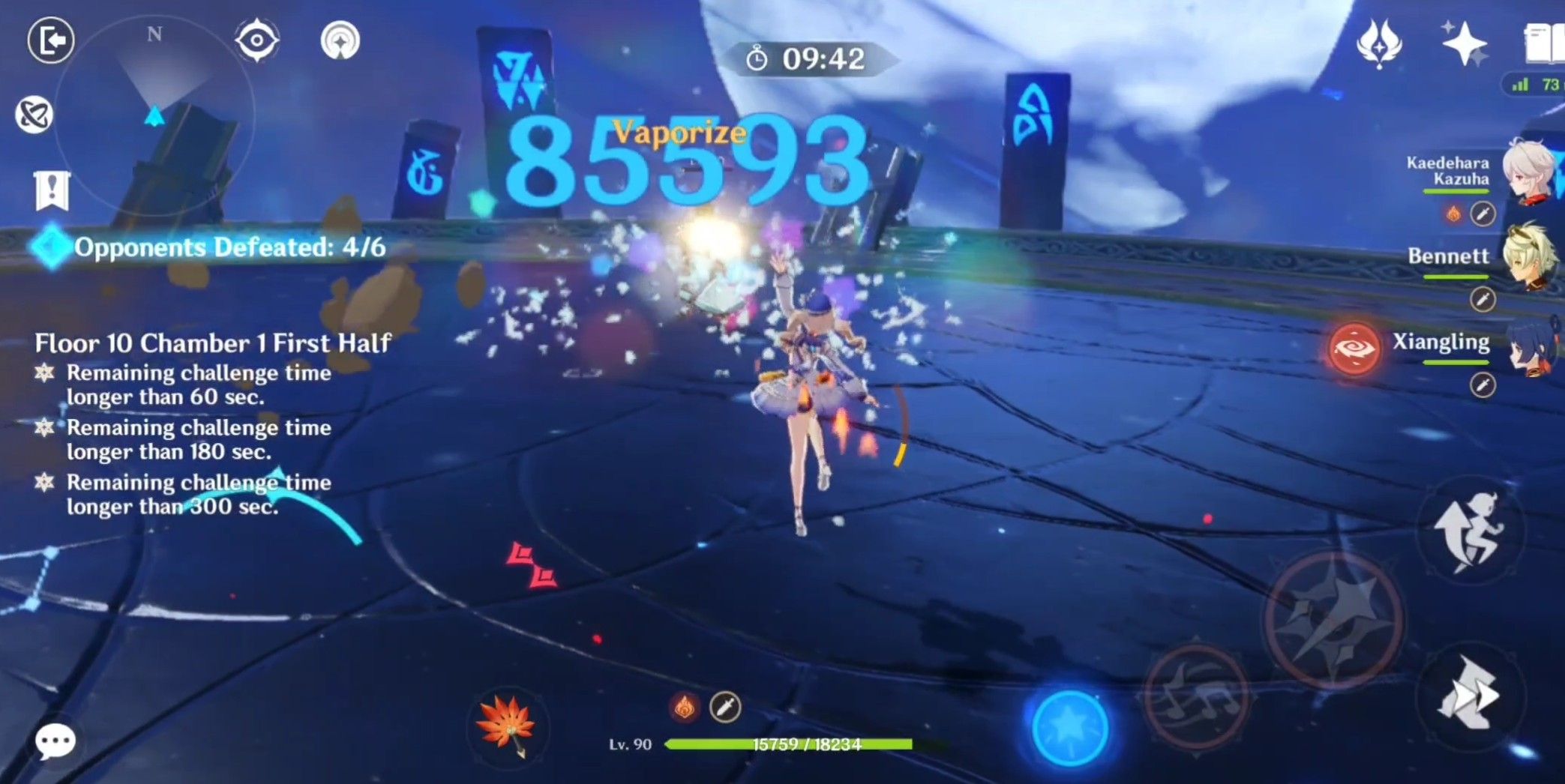
Task: Tap the challenge eye icon at the top
Action: pos(257,41)
